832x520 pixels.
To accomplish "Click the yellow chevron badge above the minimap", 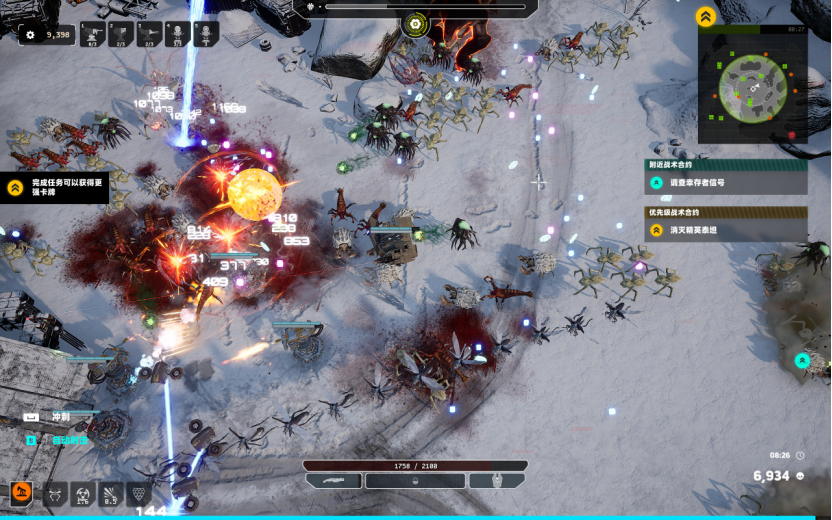I will (706, 17).
